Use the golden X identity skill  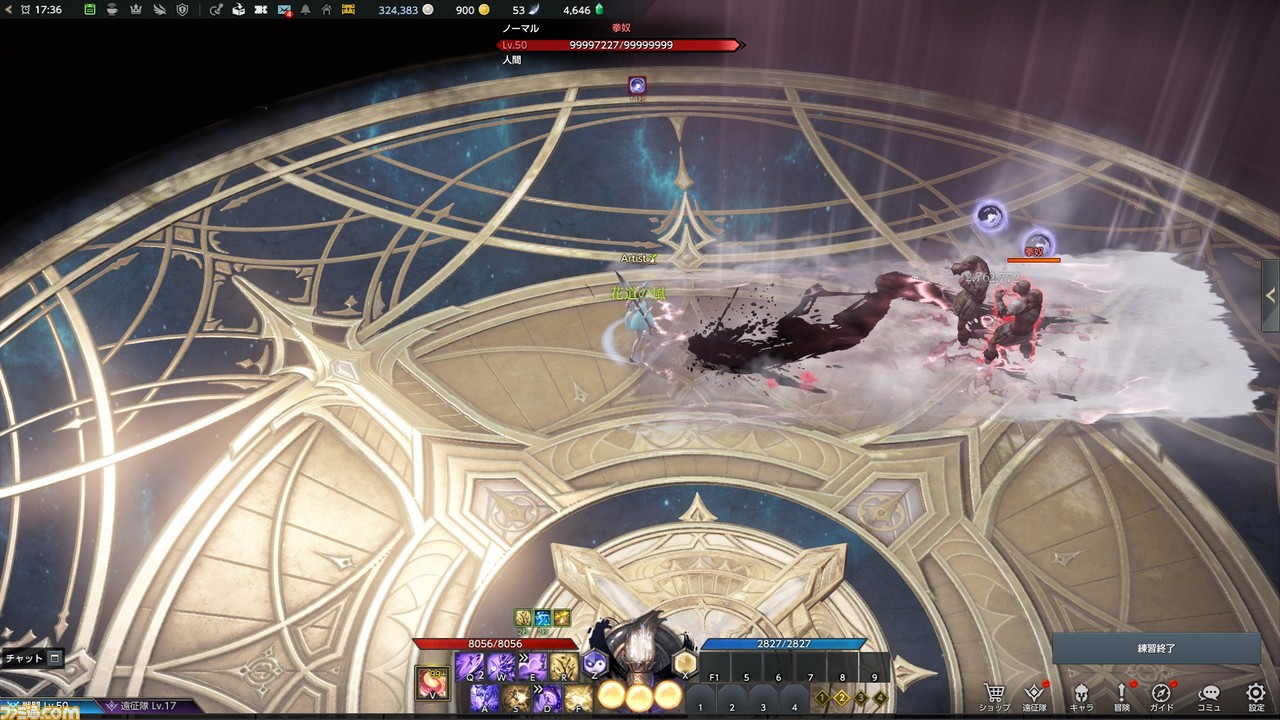[685, 663]
